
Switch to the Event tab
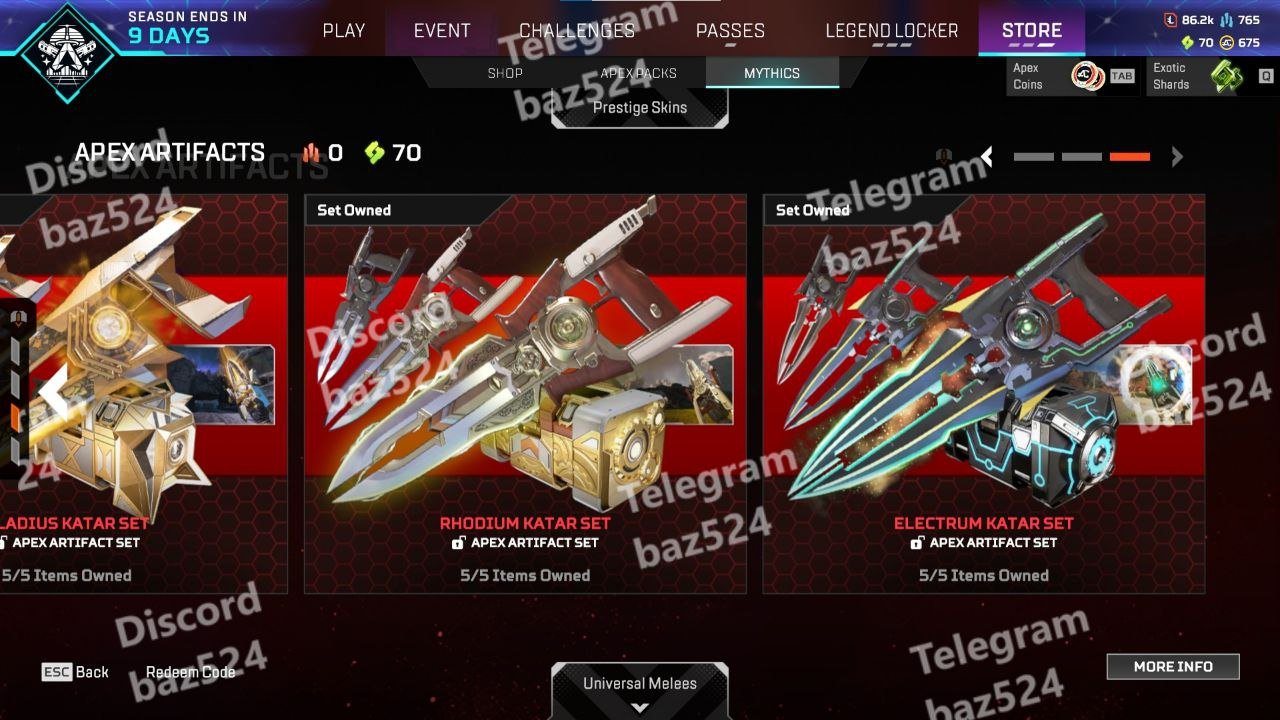coord(442,30)
